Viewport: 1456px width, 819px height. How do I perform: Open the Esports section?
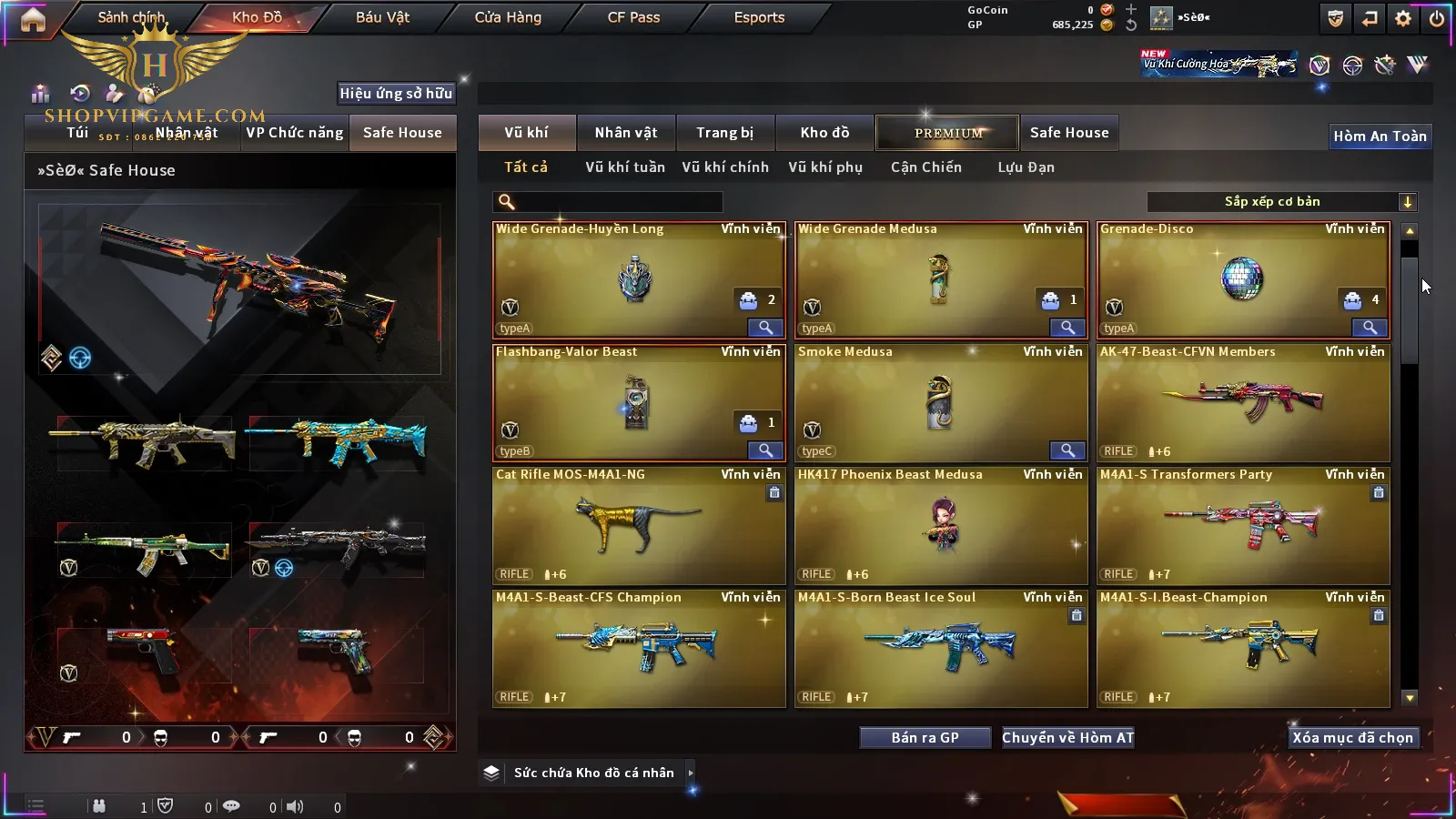tap(759, 17)
